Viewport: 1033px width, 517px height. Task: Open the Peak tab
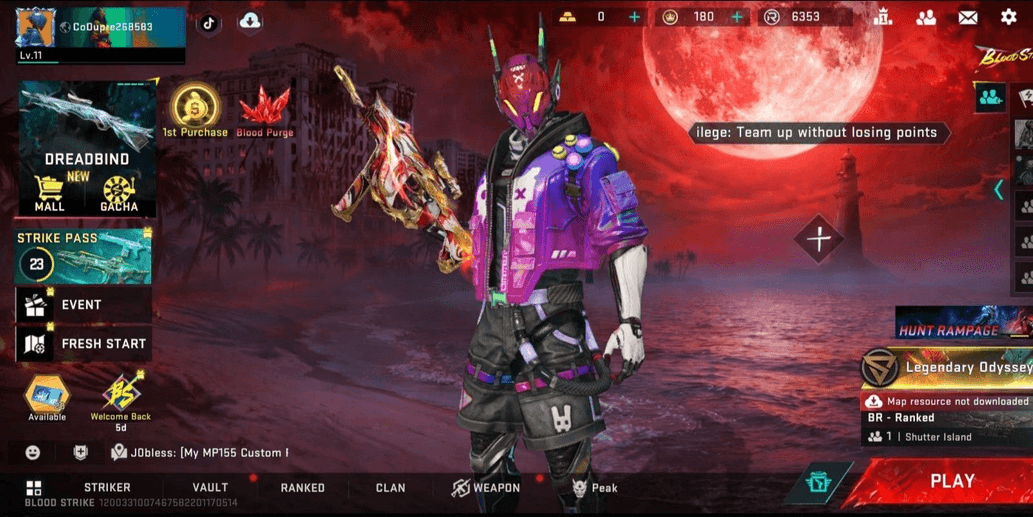click(x=595, y=488)
